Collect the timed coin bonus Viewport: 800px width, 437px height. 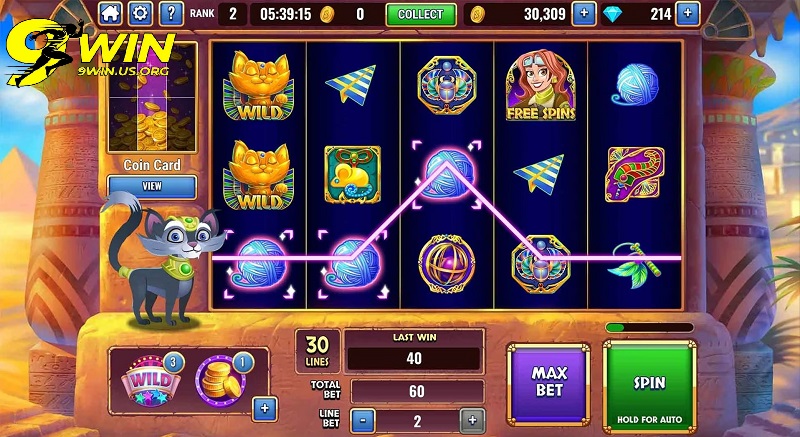tap(420, 14)
